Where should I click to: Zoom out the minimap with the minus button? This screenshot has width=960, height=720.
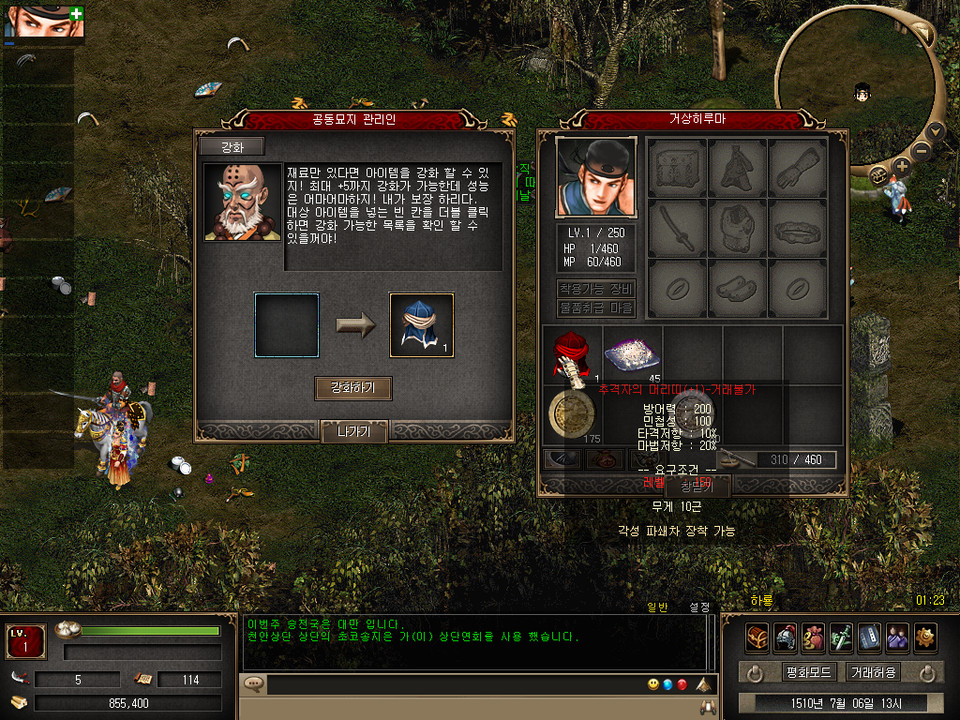[x=921, y=150]
